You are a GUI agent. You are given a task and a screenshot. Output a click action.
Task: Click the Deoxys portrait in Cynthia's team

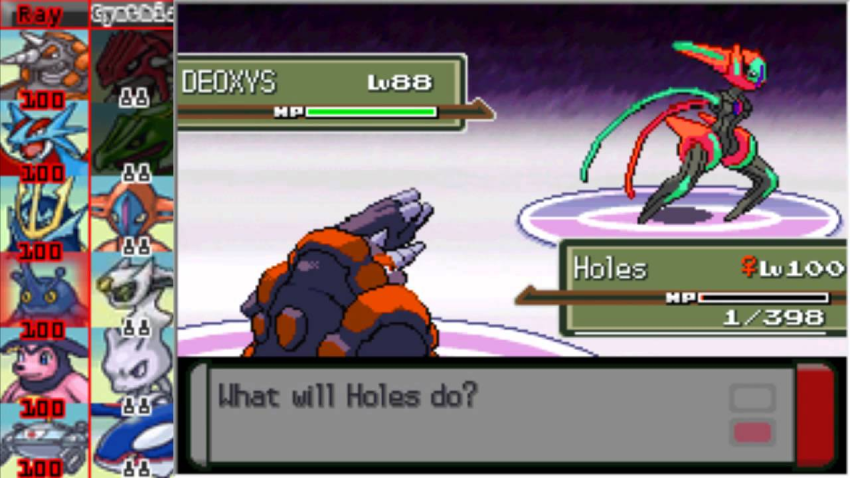(x=132, y=214)
